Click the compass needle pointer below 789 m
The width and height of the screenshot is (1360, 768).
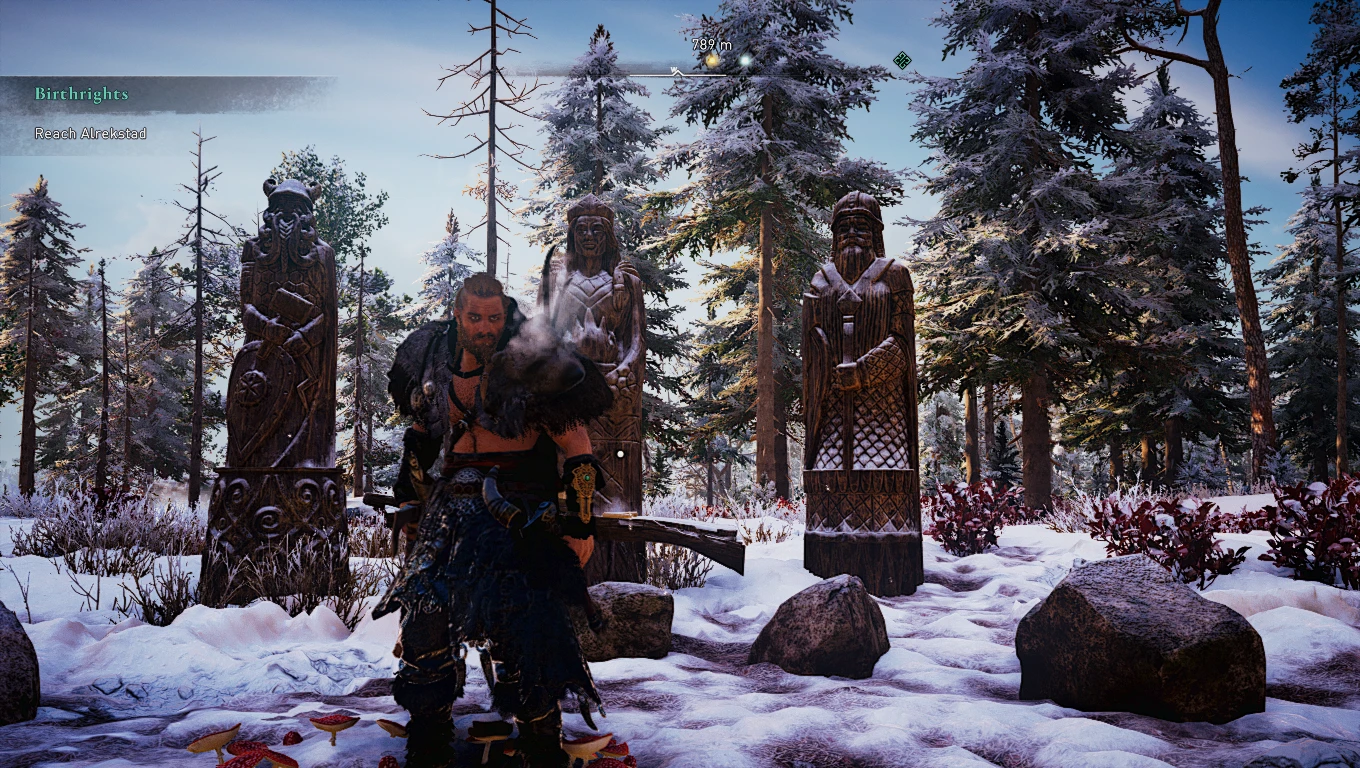[x=679, y=73]
